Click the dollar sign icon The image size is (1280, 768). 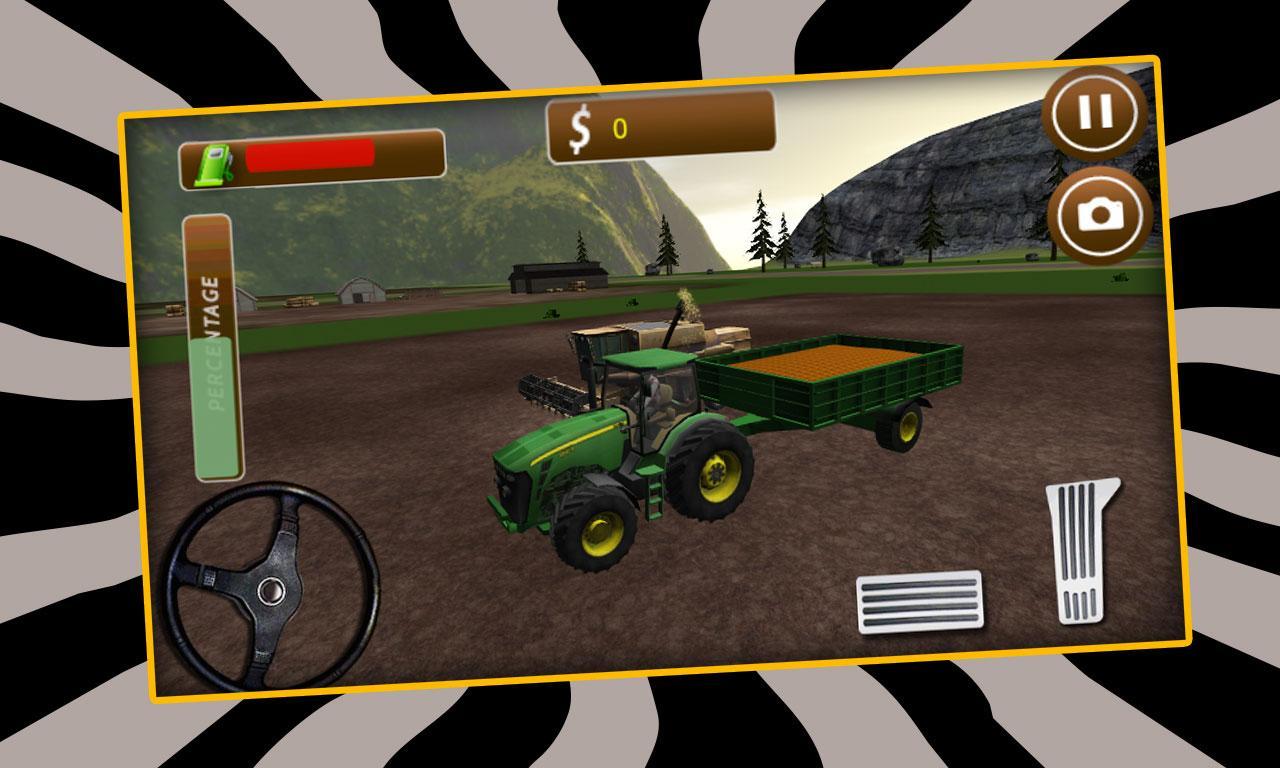pyautogui.click(x=580, y=126)
